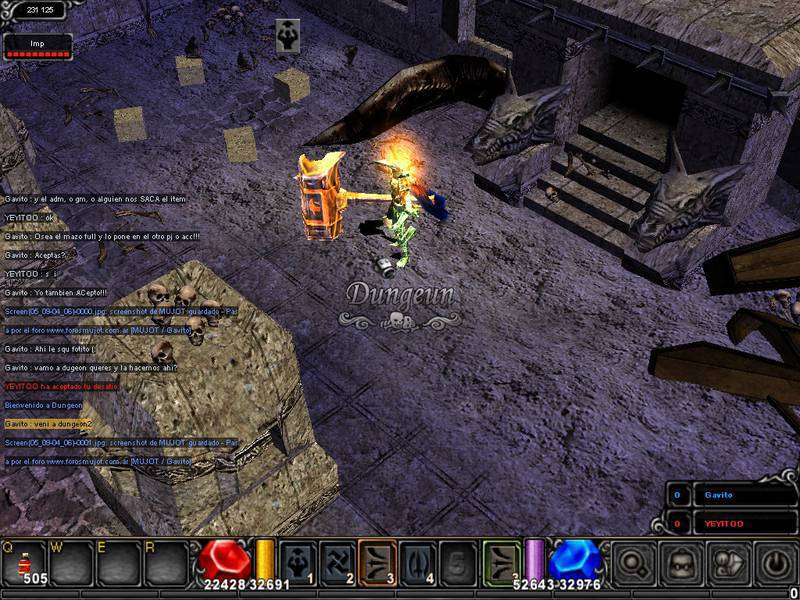Screen dimensions: 800x600
Task: Click Gavito's name in the duel score panel
Action: [x=718, y=495]
